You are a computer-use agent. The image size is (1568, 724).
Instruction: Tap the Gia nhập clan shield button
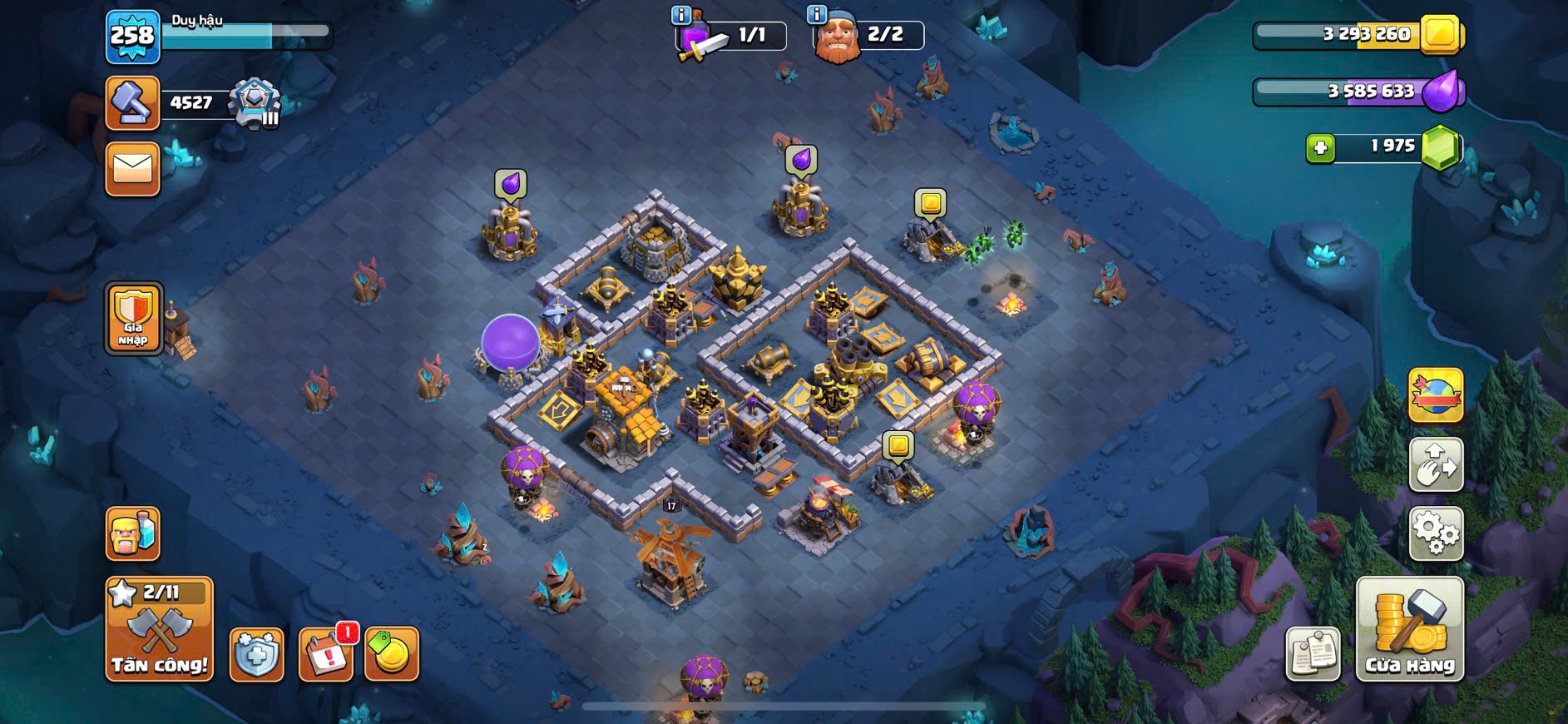coord(133,318)
